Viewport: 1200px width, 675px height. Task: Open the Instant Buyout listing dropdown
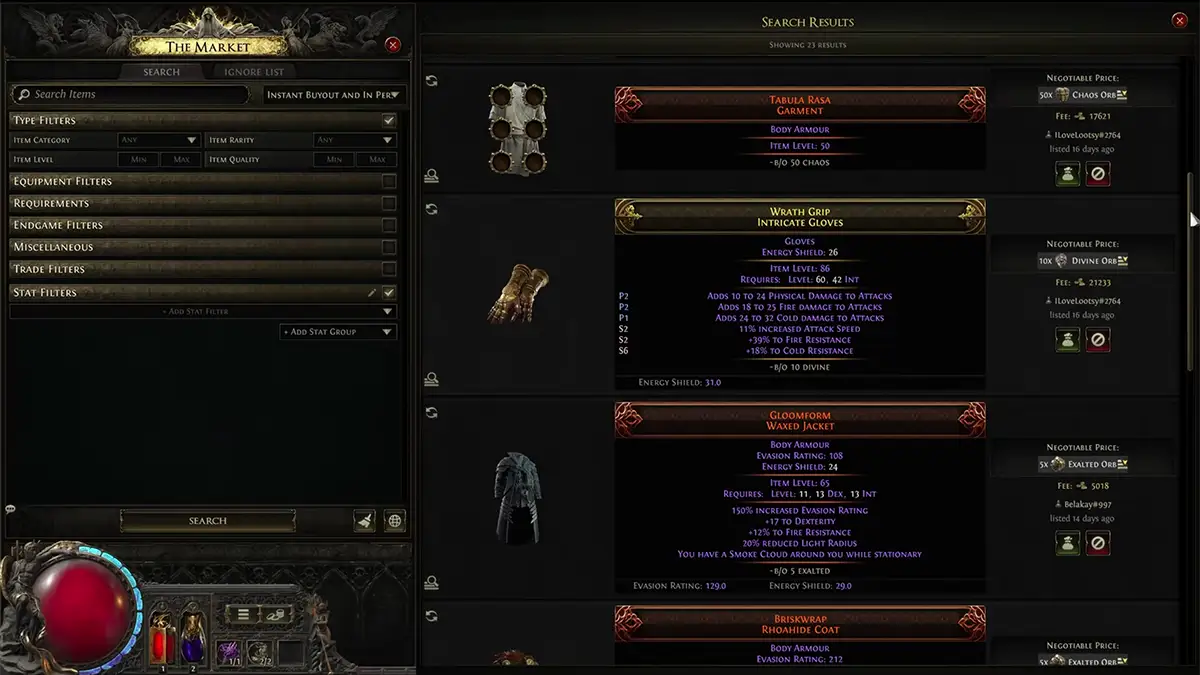coord(335,95)
